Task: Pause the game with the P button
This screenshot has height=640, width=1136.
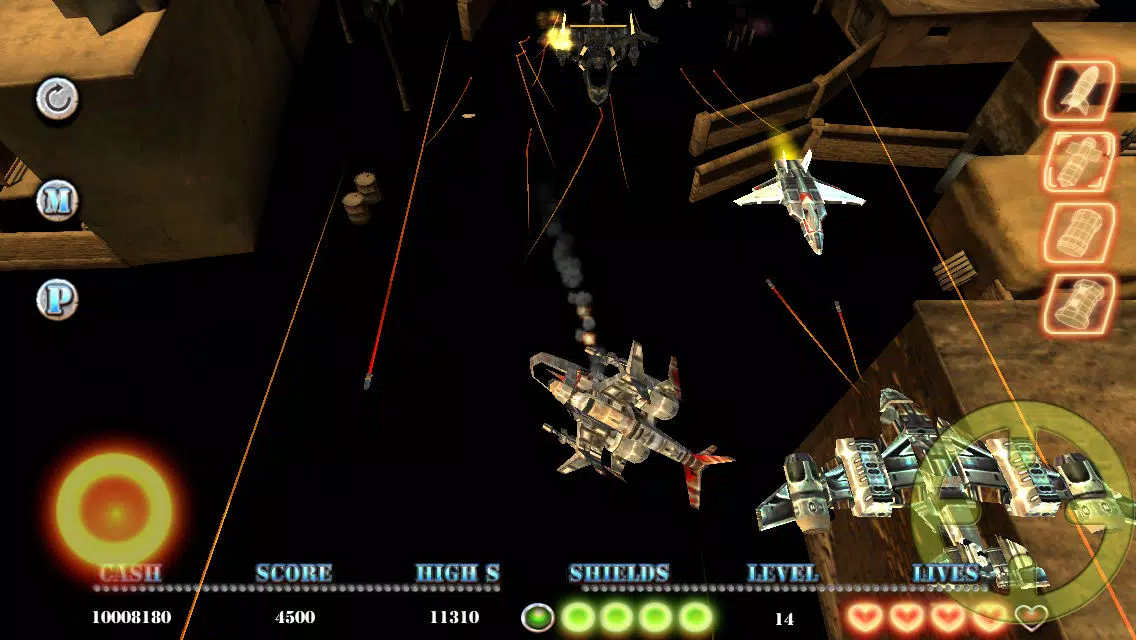Action: [57, 299]
